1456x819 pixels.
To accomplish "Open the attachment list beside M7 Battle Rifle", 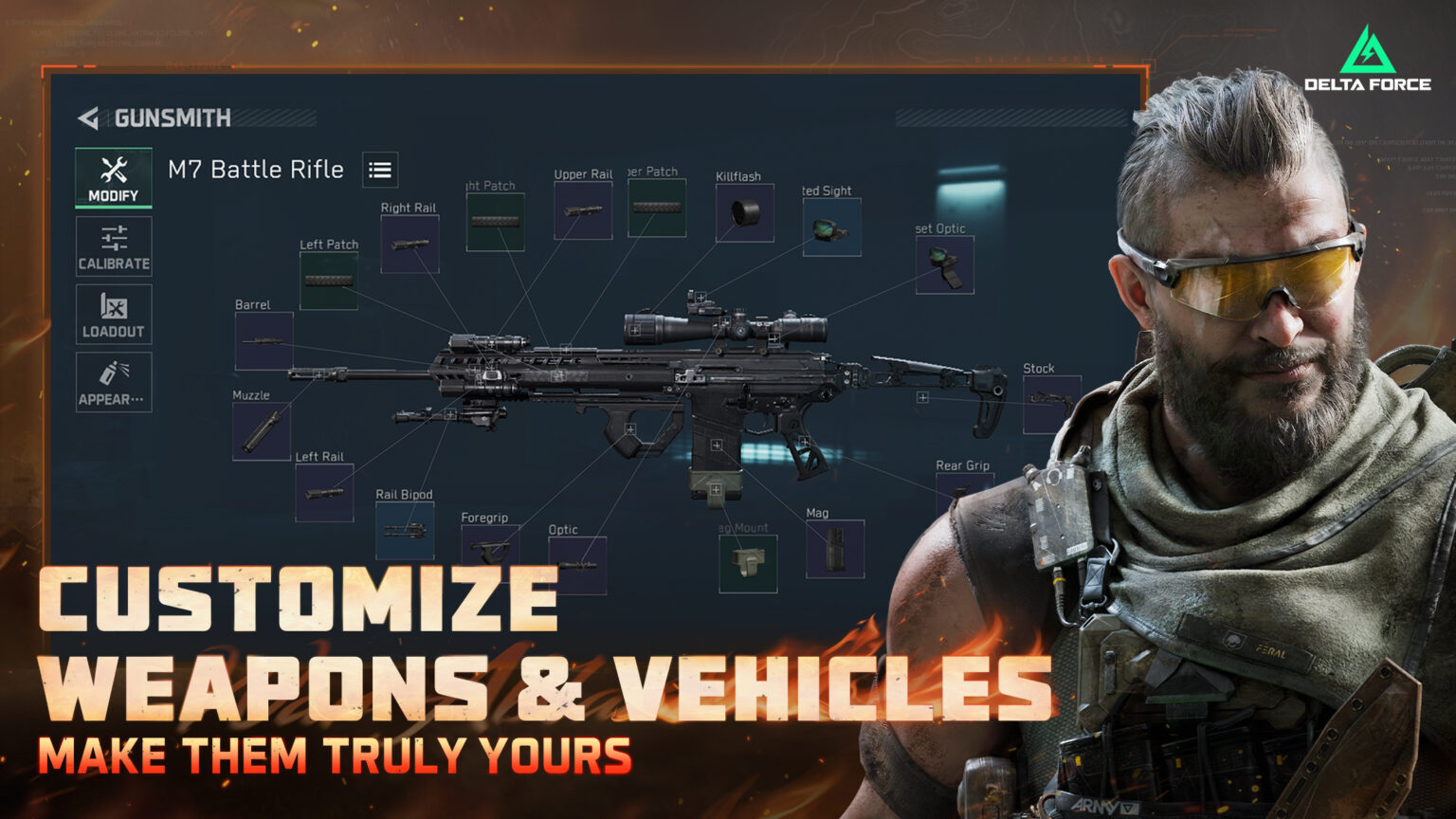I will point(379,171).
